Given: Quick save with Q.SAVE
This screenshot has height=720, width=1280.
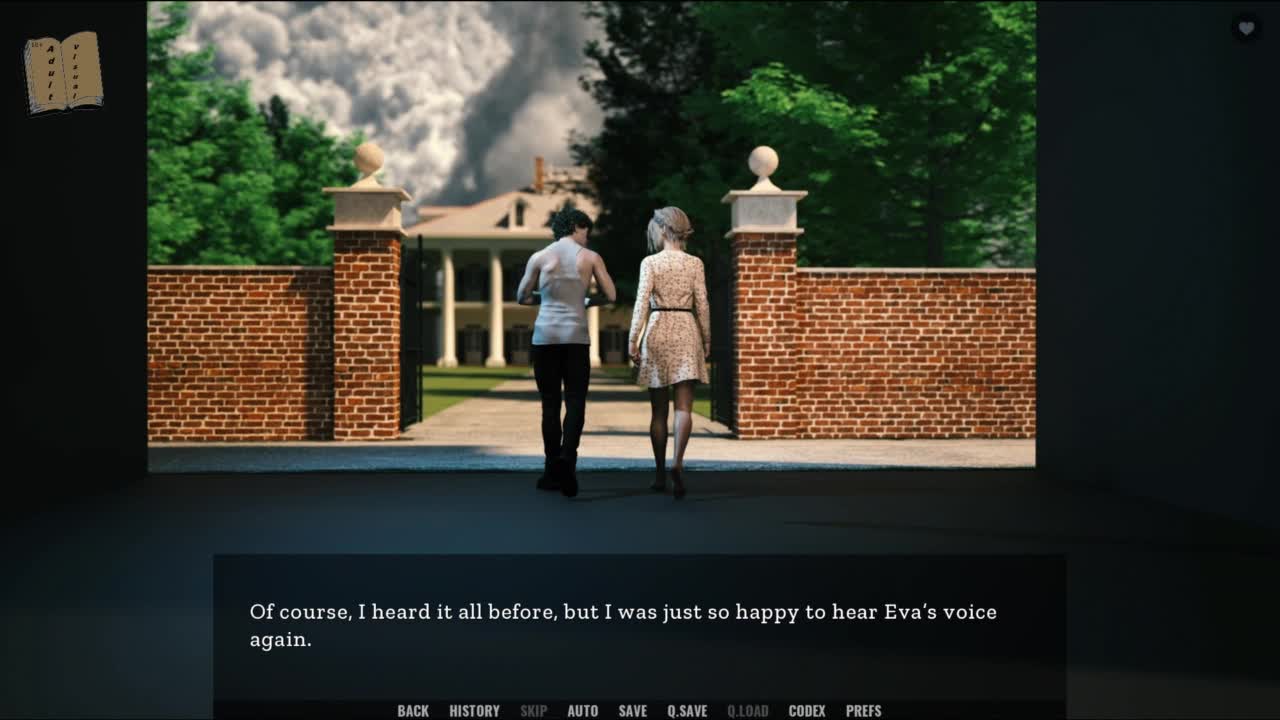Looking at the screenshot, I should [x=687, y=711].
